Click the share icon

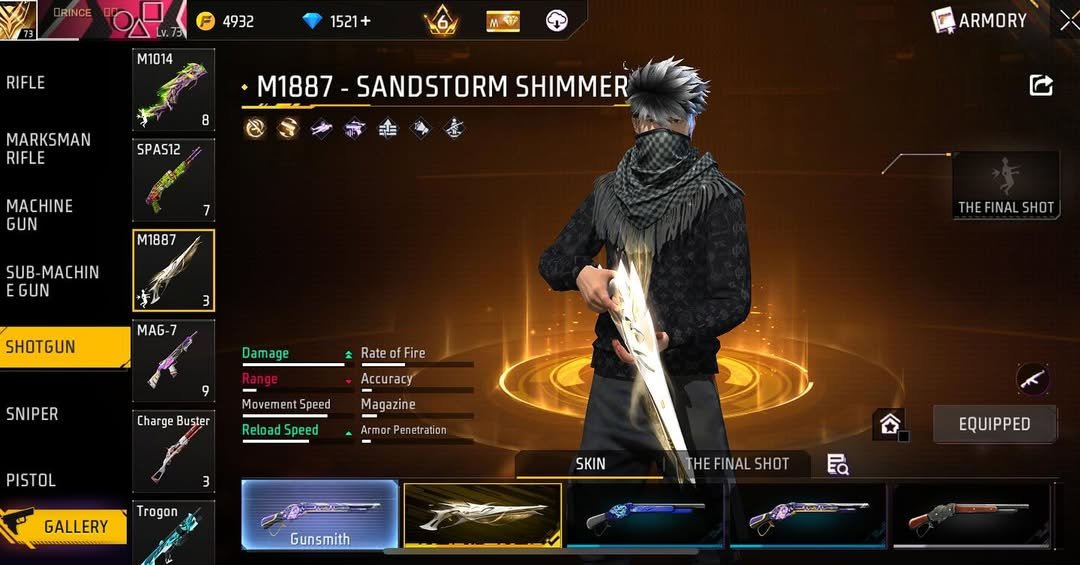(x=1041, y=86)
